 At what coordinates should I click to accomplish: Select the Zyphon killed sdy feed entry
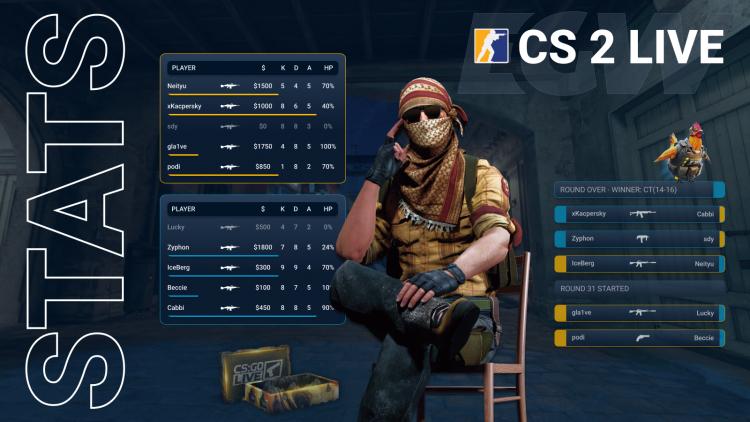[638, 239]
